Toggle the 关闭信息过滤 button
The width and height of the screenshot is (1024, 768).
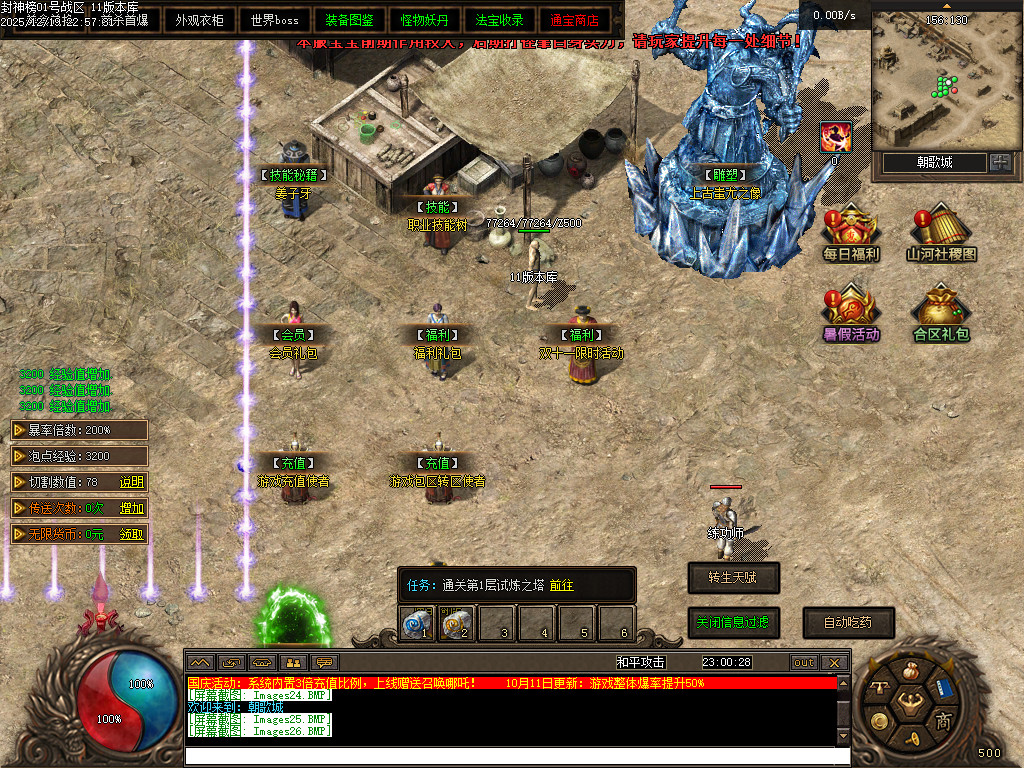tap(733, 622)
